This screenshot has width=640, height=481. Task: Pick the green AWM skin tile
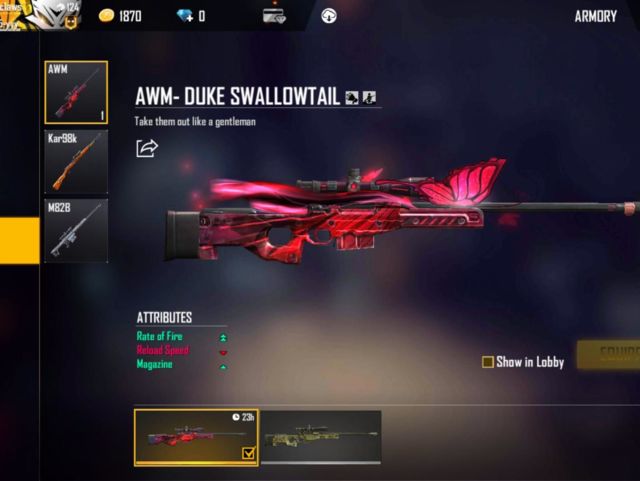[x=321, y=436]
